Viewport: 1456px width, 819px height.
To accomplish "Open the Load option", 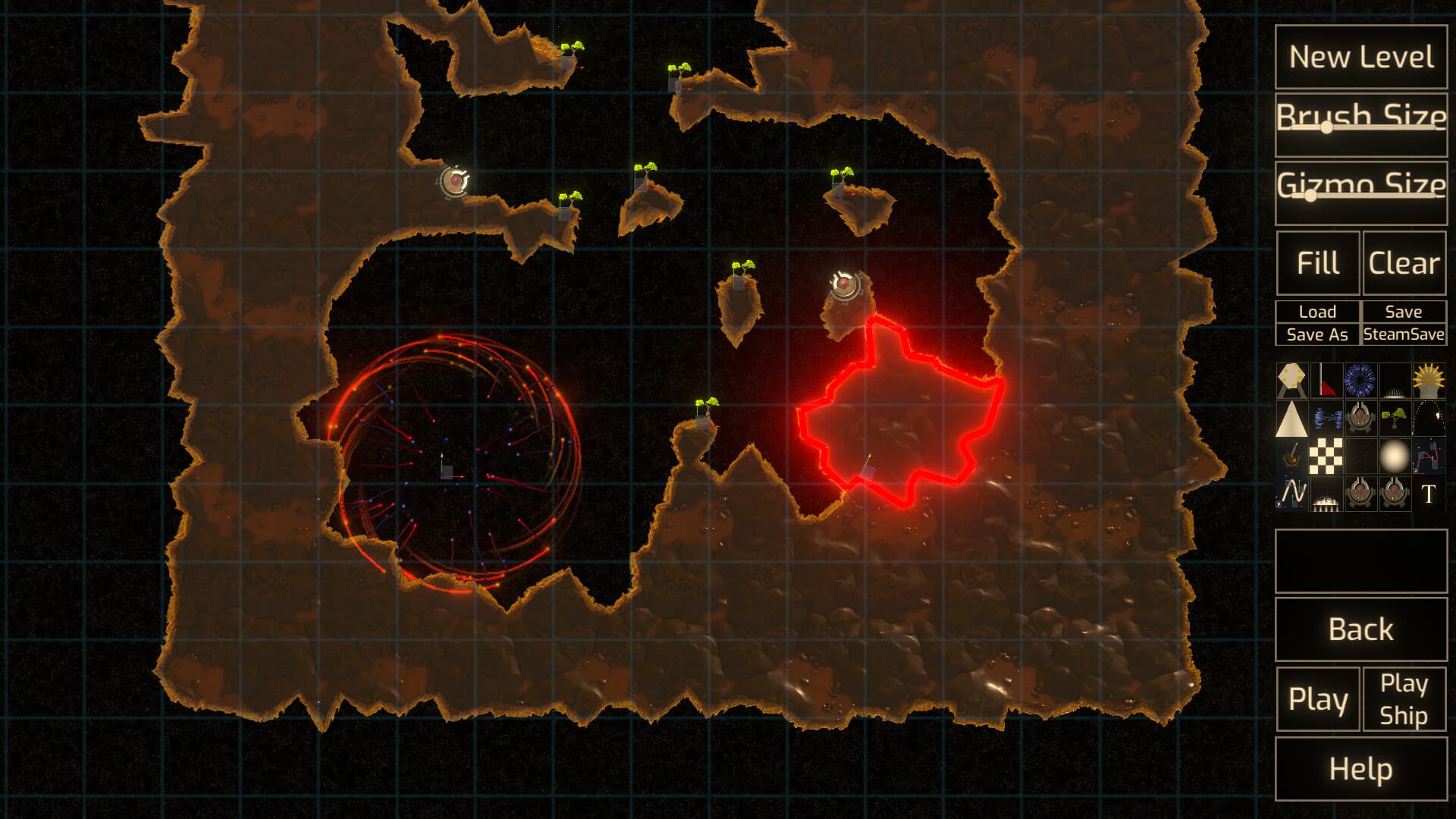I will pyautogui.click(x=1317, y=311).
